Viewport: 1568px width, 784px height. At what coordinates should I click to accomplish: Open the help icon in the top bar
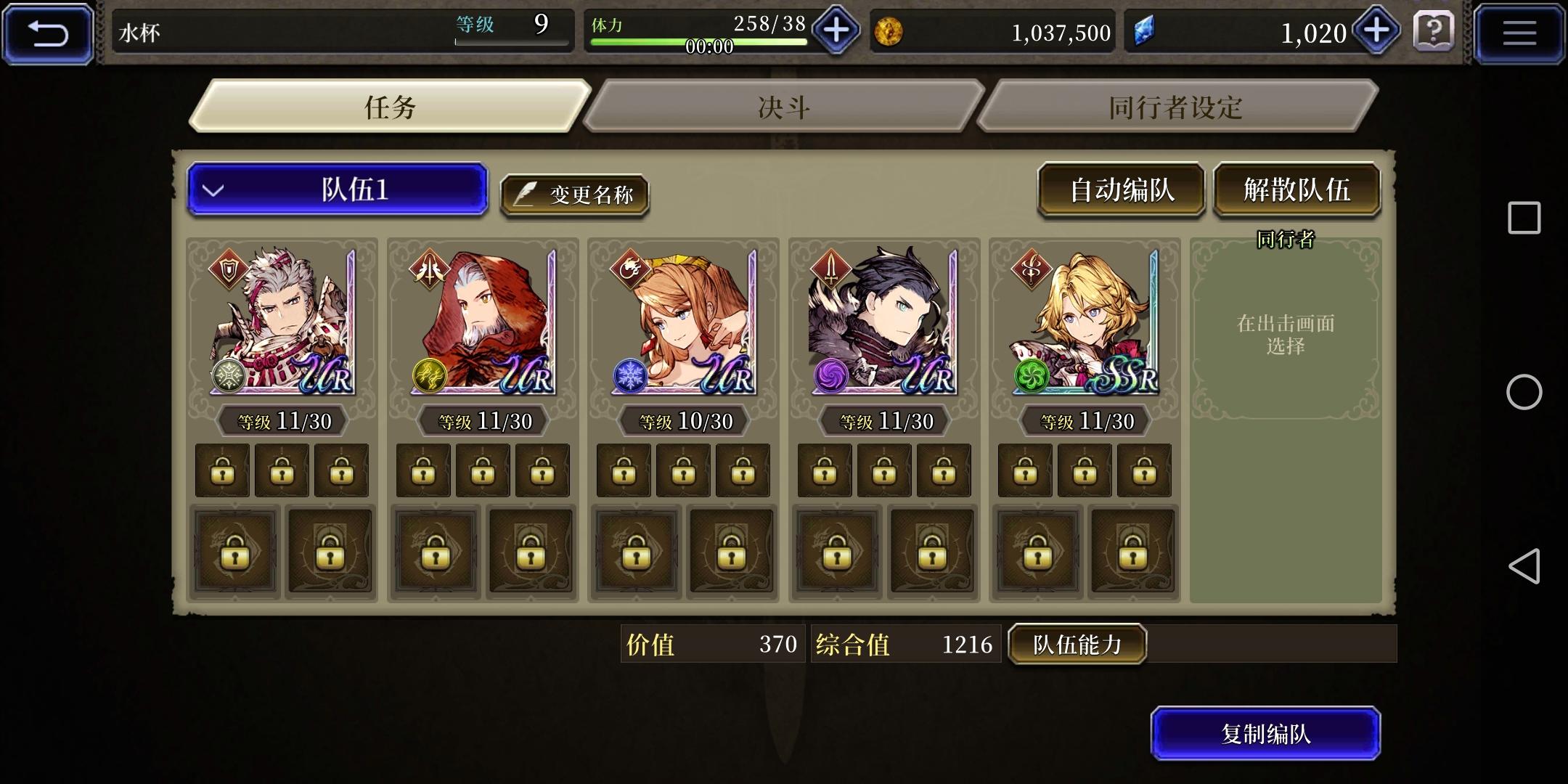1434,31
